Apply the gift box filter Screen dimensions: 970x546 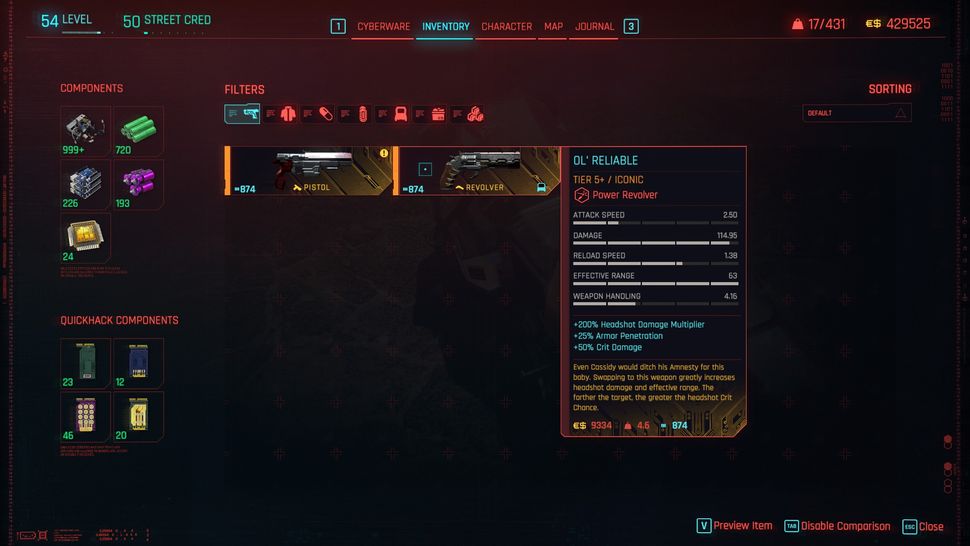(437, 114)
